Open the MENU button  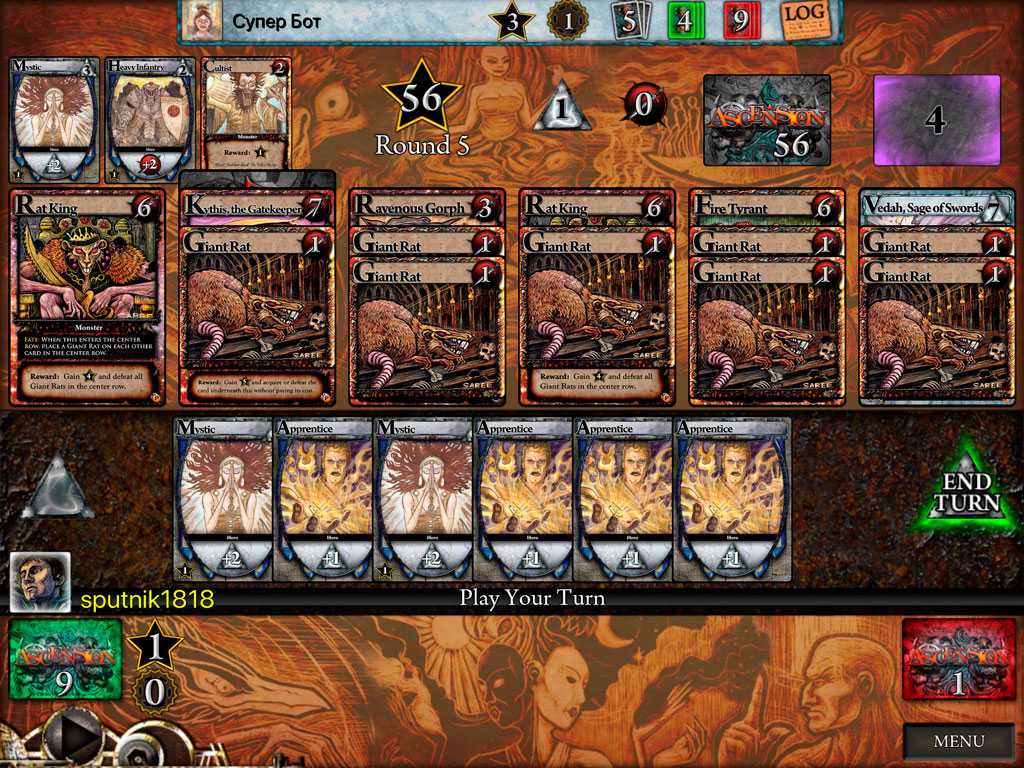pos(958,741)
